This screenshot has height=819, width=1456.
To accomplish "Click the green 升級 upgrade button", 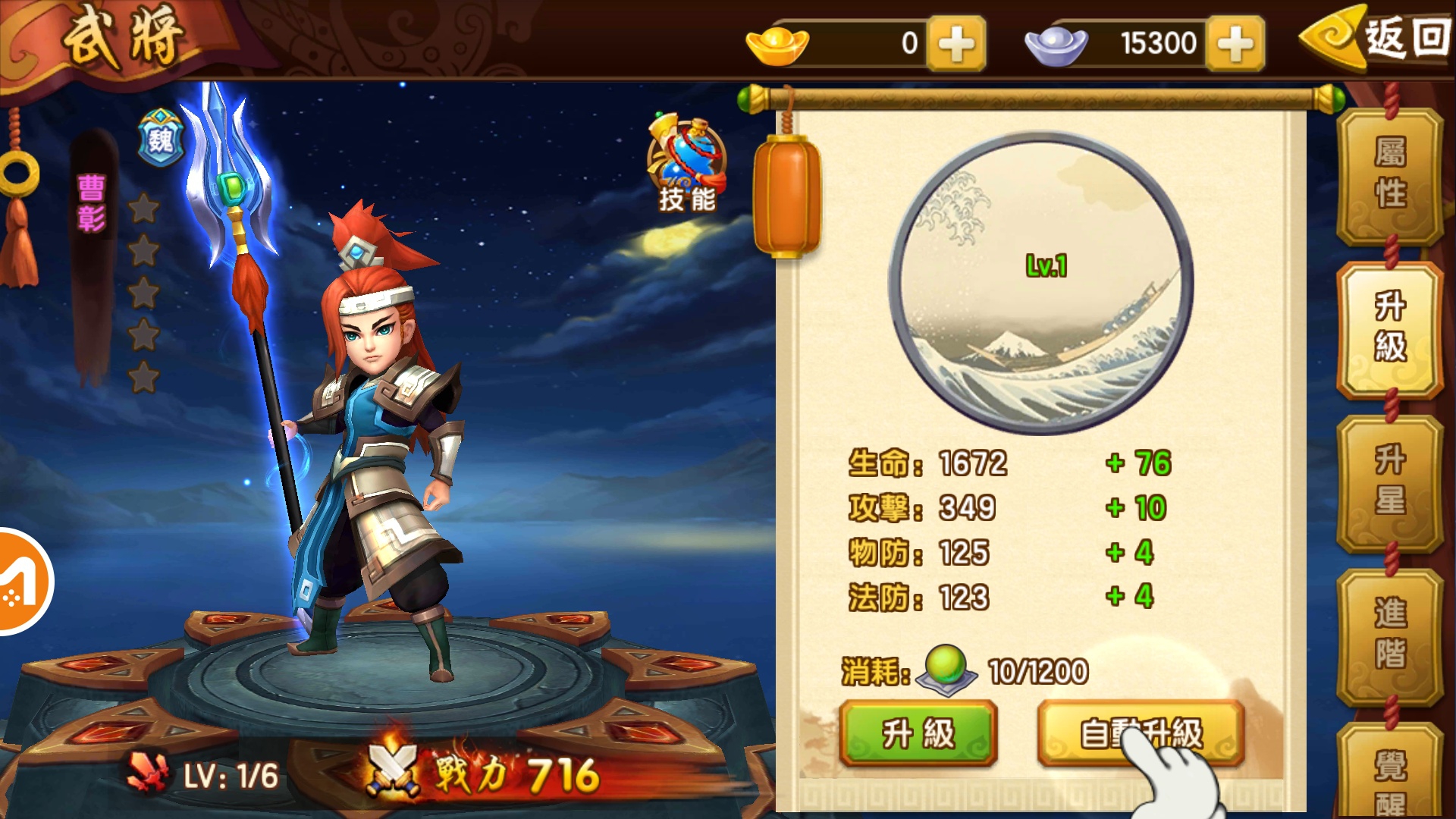I will 918,733.
